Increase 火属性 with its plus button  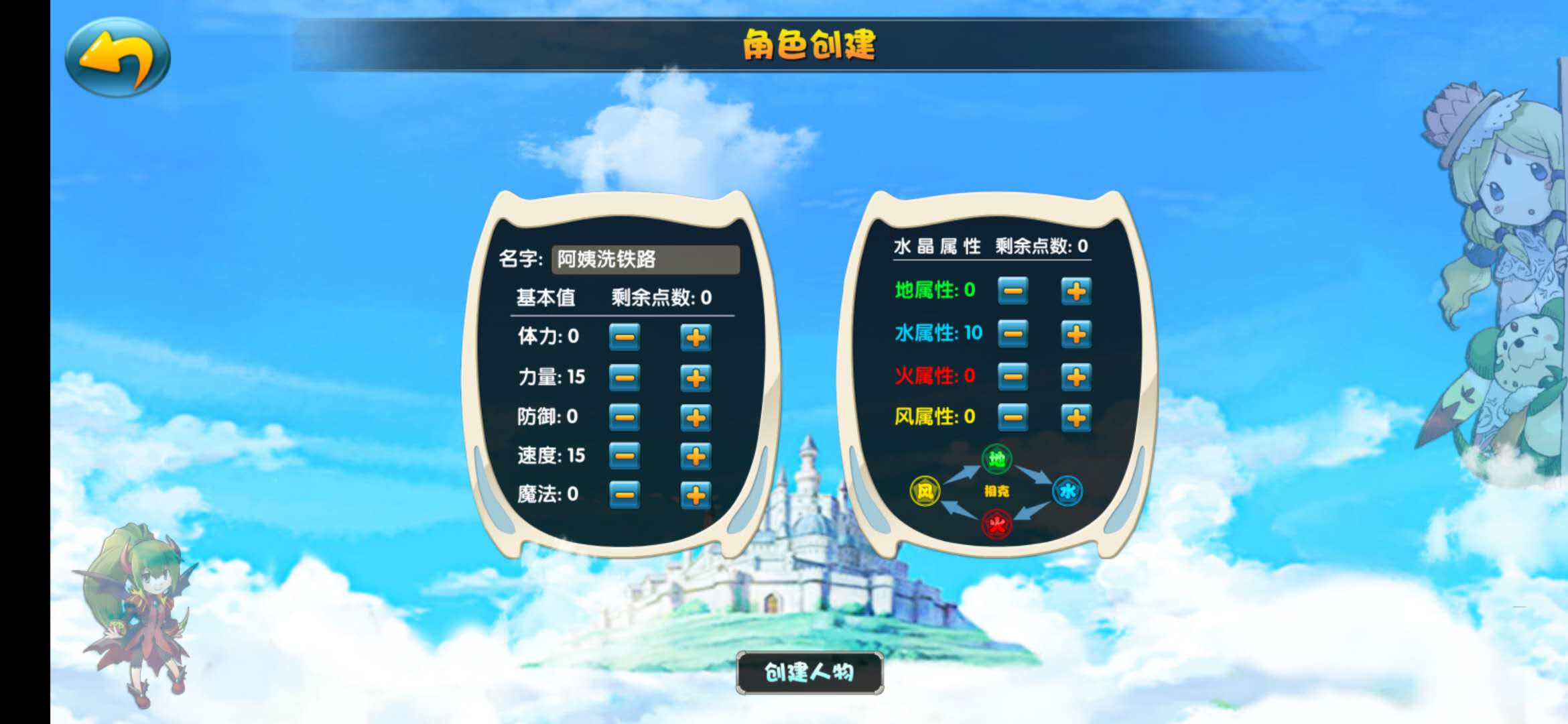click(1076, 377)
